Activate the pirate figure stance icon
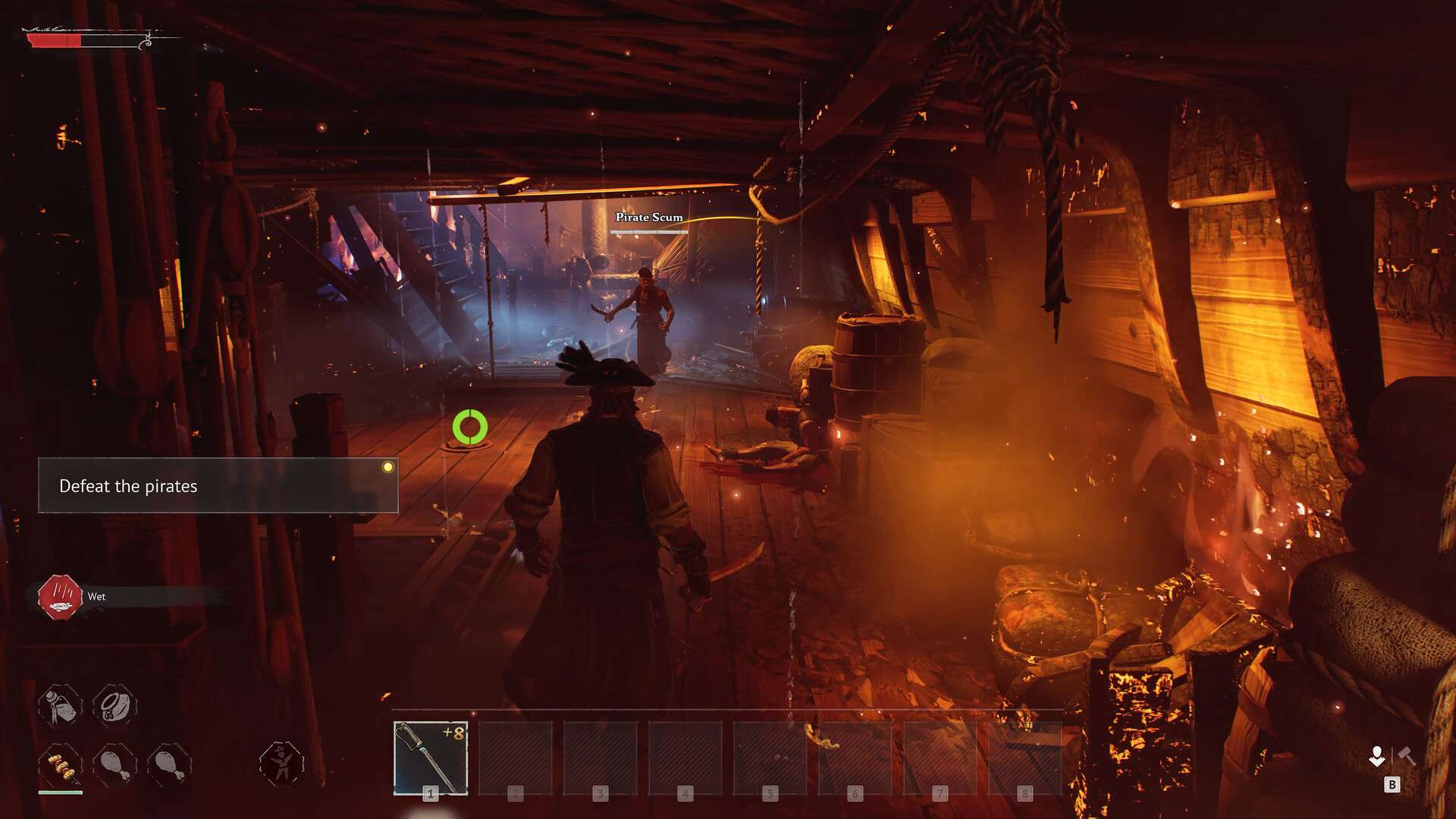 281,762
